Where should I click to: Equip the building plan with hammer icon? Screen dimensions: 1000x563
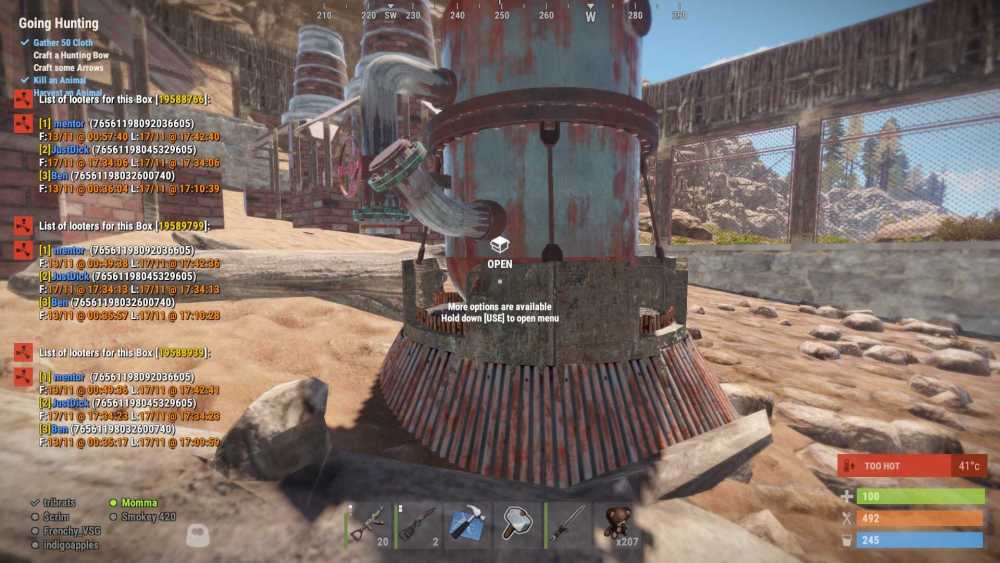pos(467,525)
